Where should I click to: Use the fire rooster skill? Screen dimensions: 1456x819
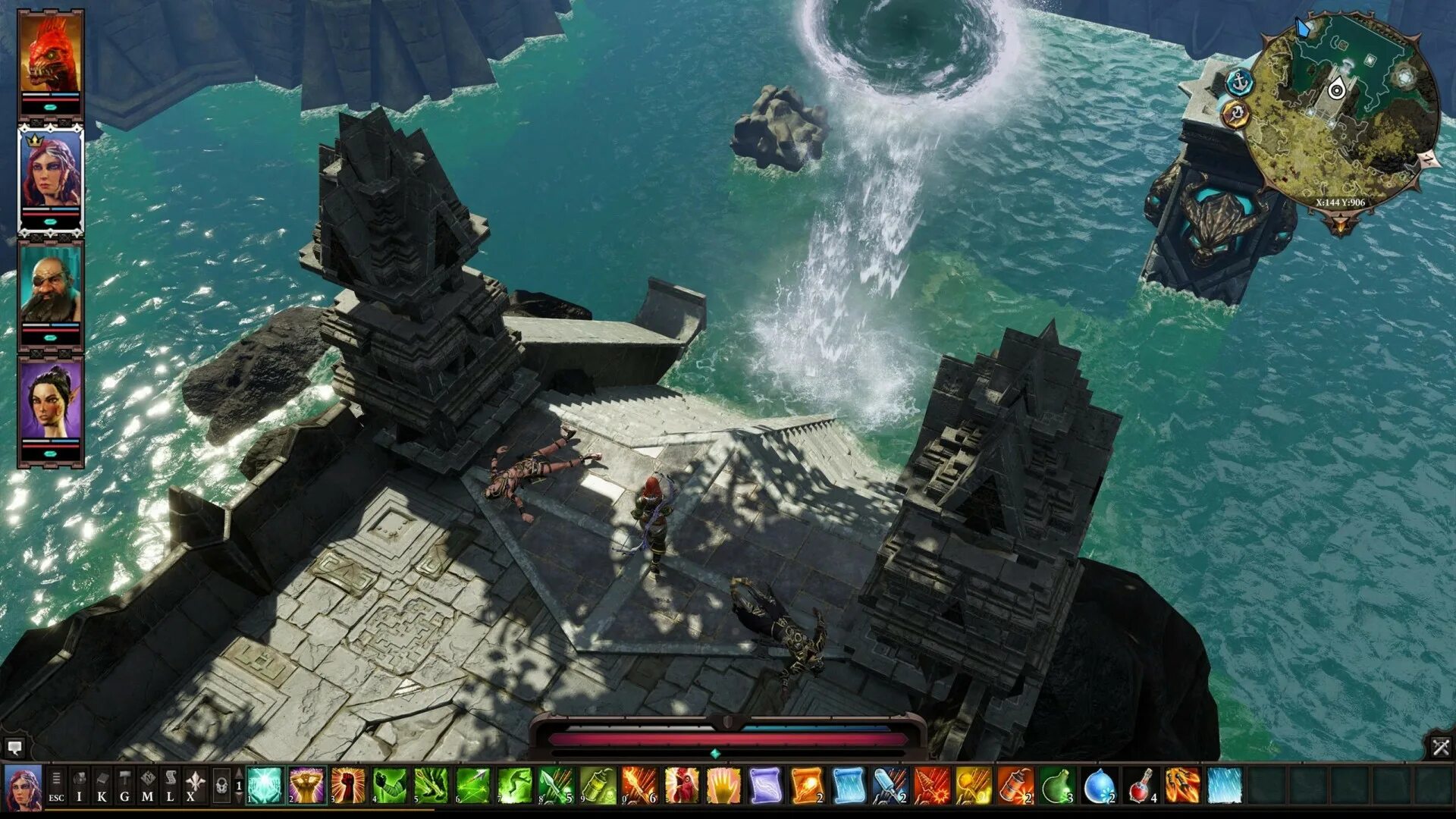pyautogui.click(x=682, y=786)
